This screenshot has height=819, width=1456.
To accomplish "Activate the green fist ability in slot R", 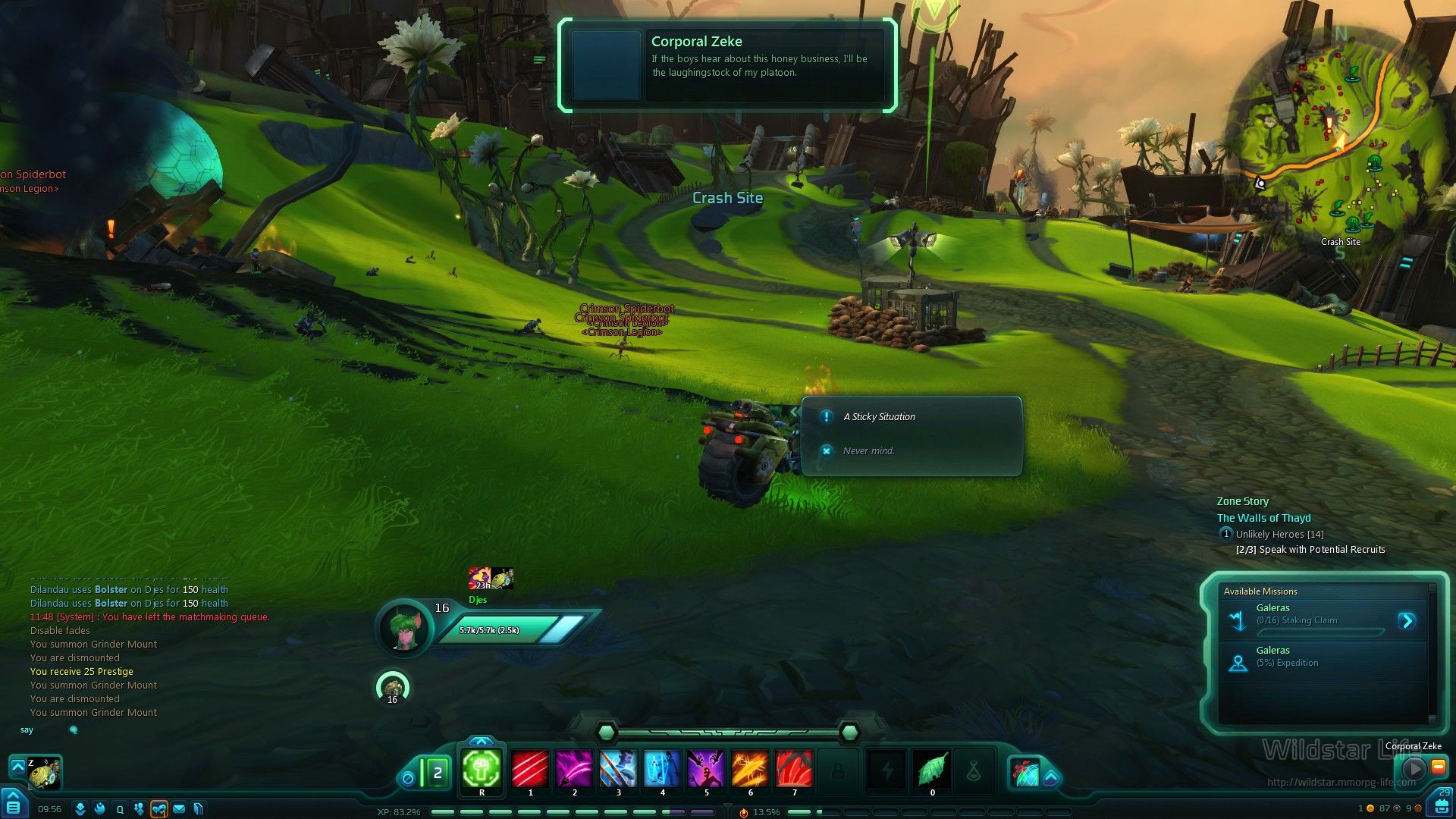I will click(482, 769).
